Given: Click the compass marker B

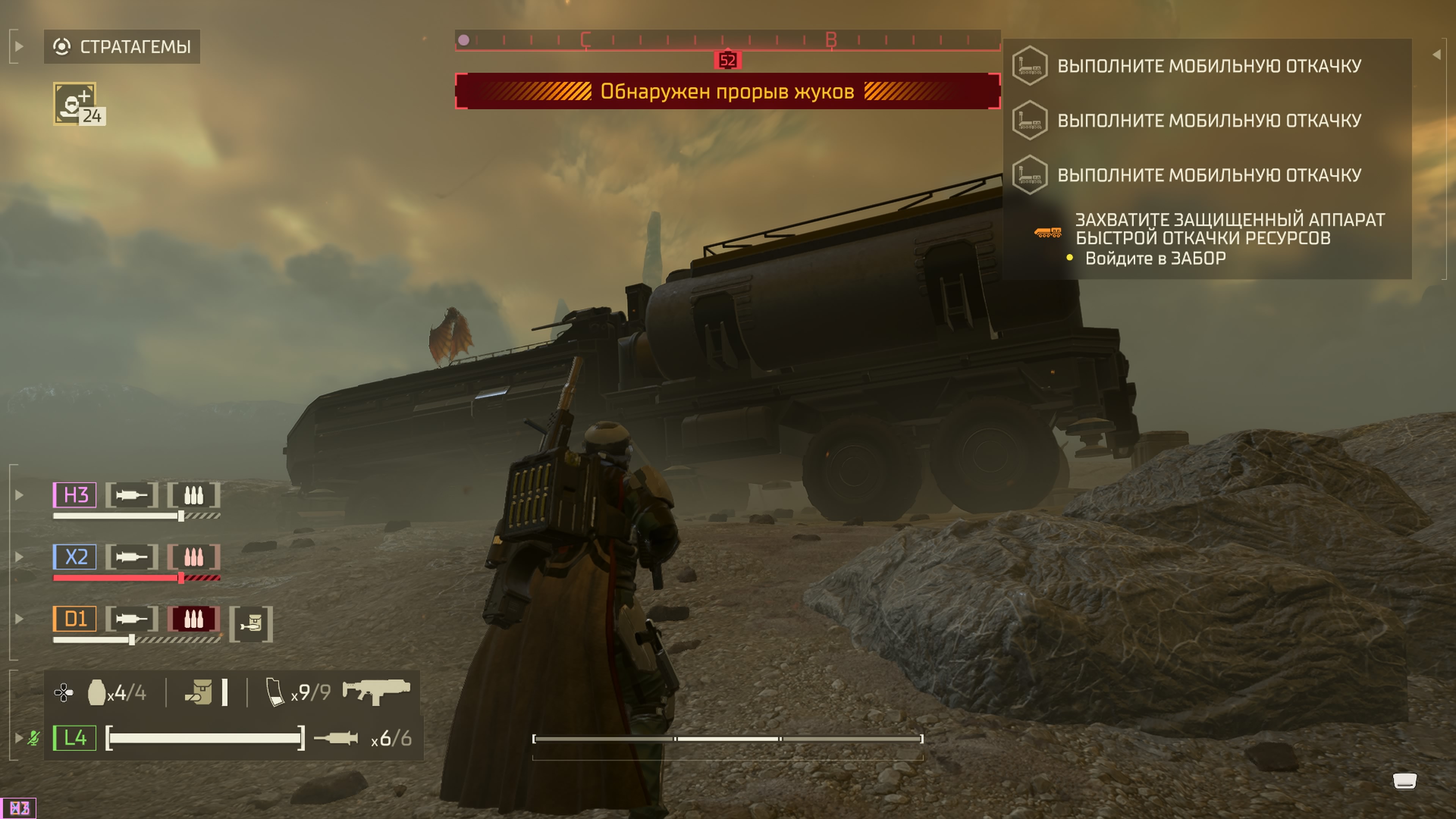Looking at the screenshot, I should pyautogui.click(x=831, y=39).
